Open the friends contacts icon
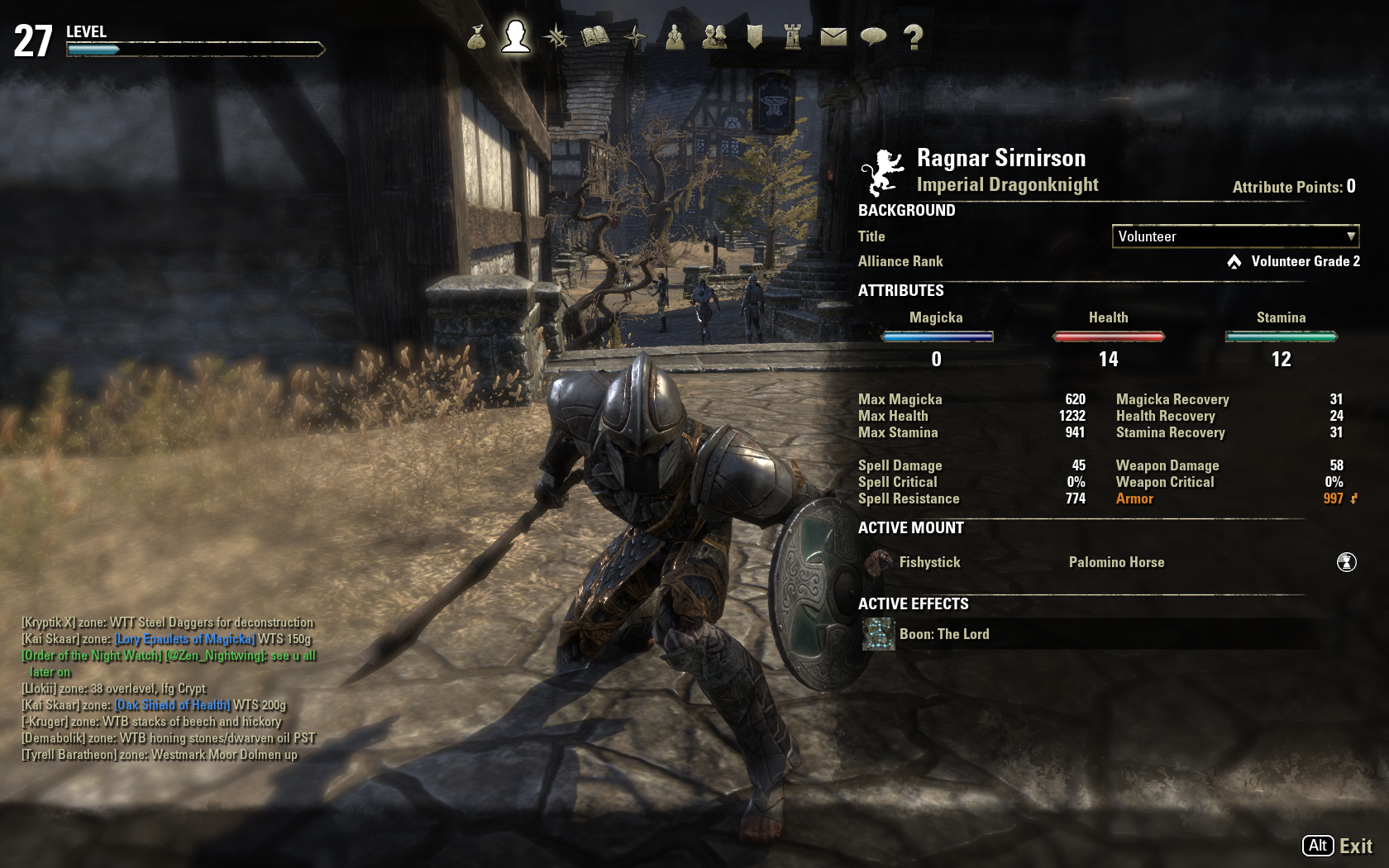The width and height of the screenshot is (1389, 868). [x=714, y=37]
